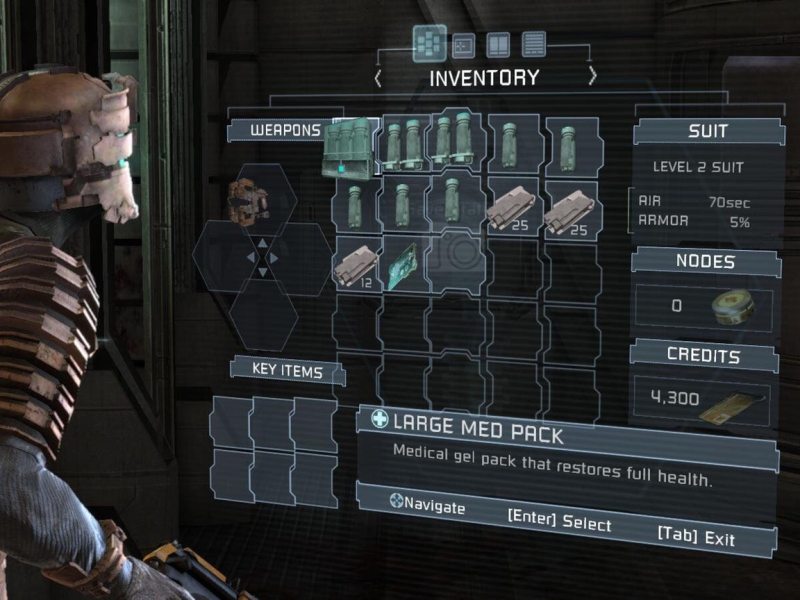Switch to the highlighted grid inventory tab

click(x=429, y=43)
